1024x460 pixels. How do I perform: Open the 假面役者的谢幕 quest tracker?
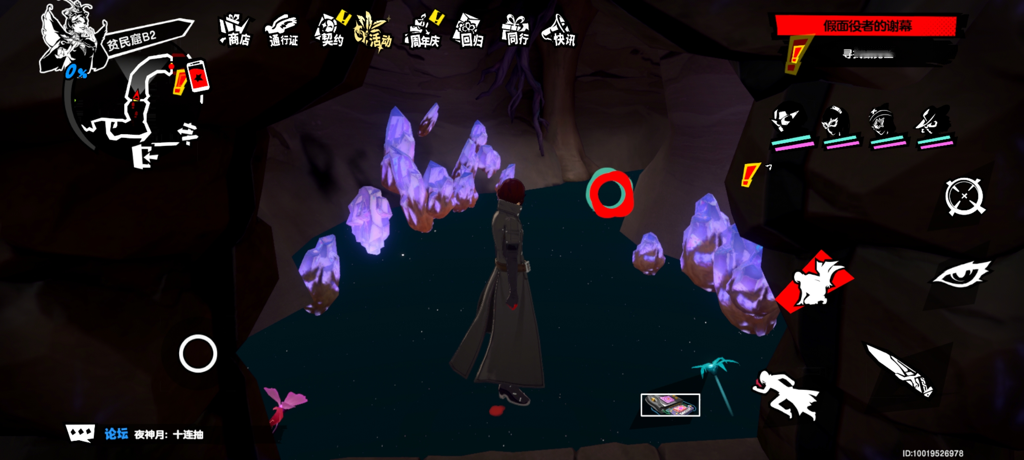(867, 25)
